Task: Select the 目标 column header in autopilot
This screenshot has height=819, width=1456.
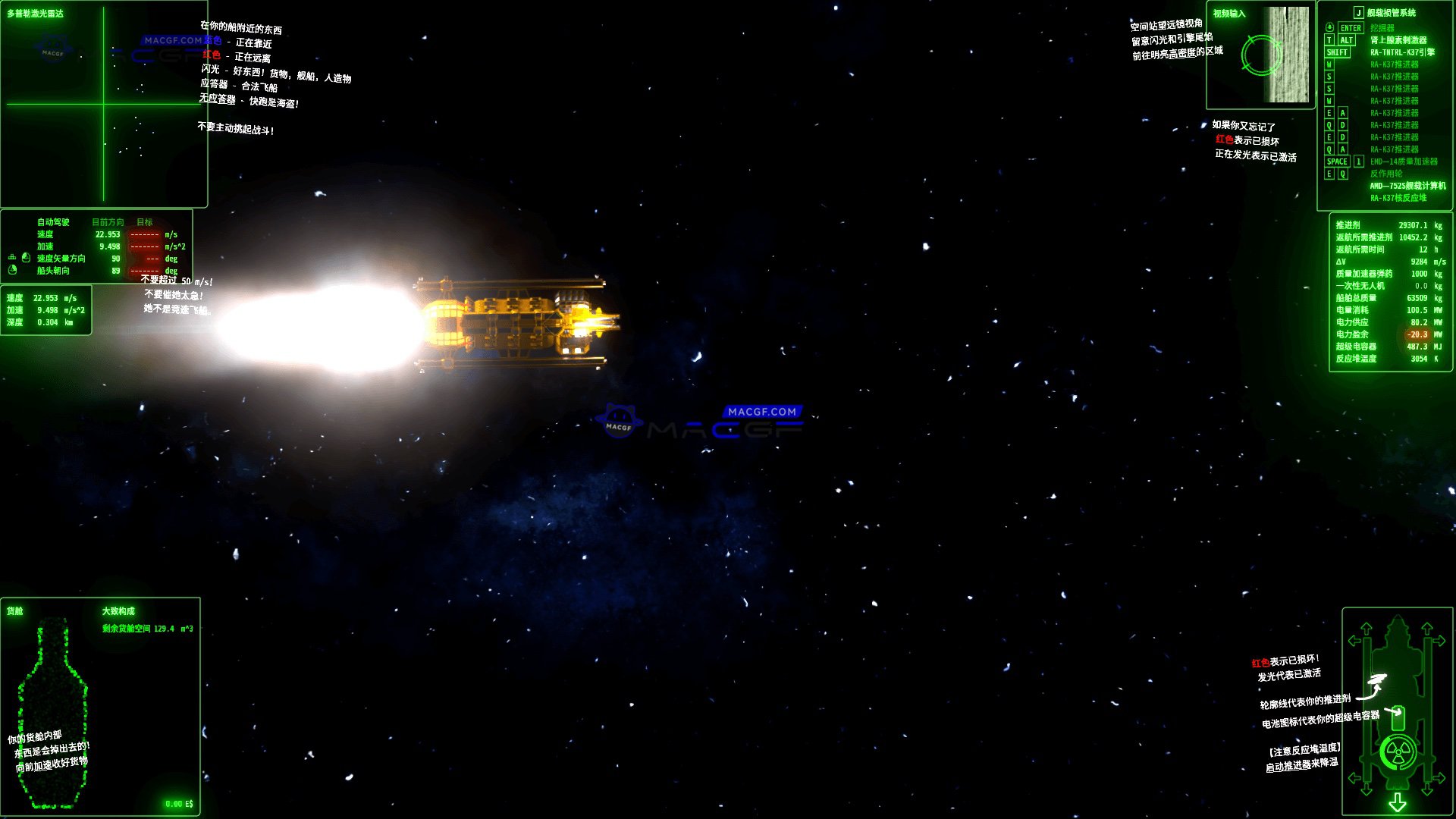Action: [143, 222]
